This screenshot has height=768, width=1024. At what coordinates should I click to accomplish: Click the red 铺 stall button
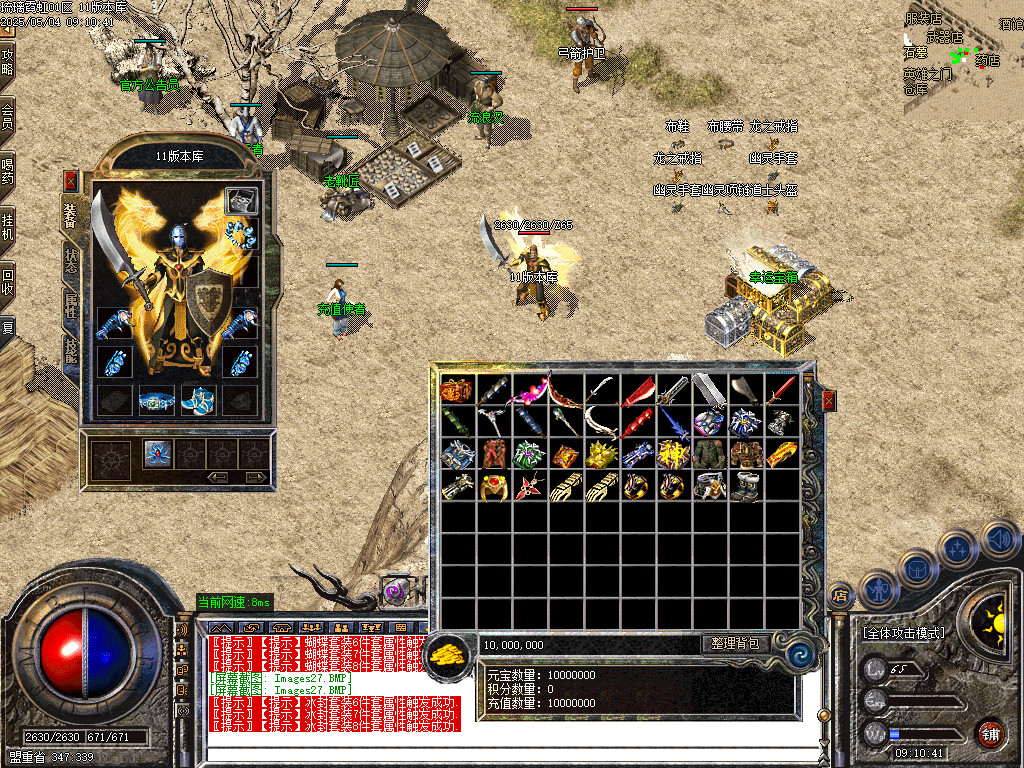click(x=990, y=732)
